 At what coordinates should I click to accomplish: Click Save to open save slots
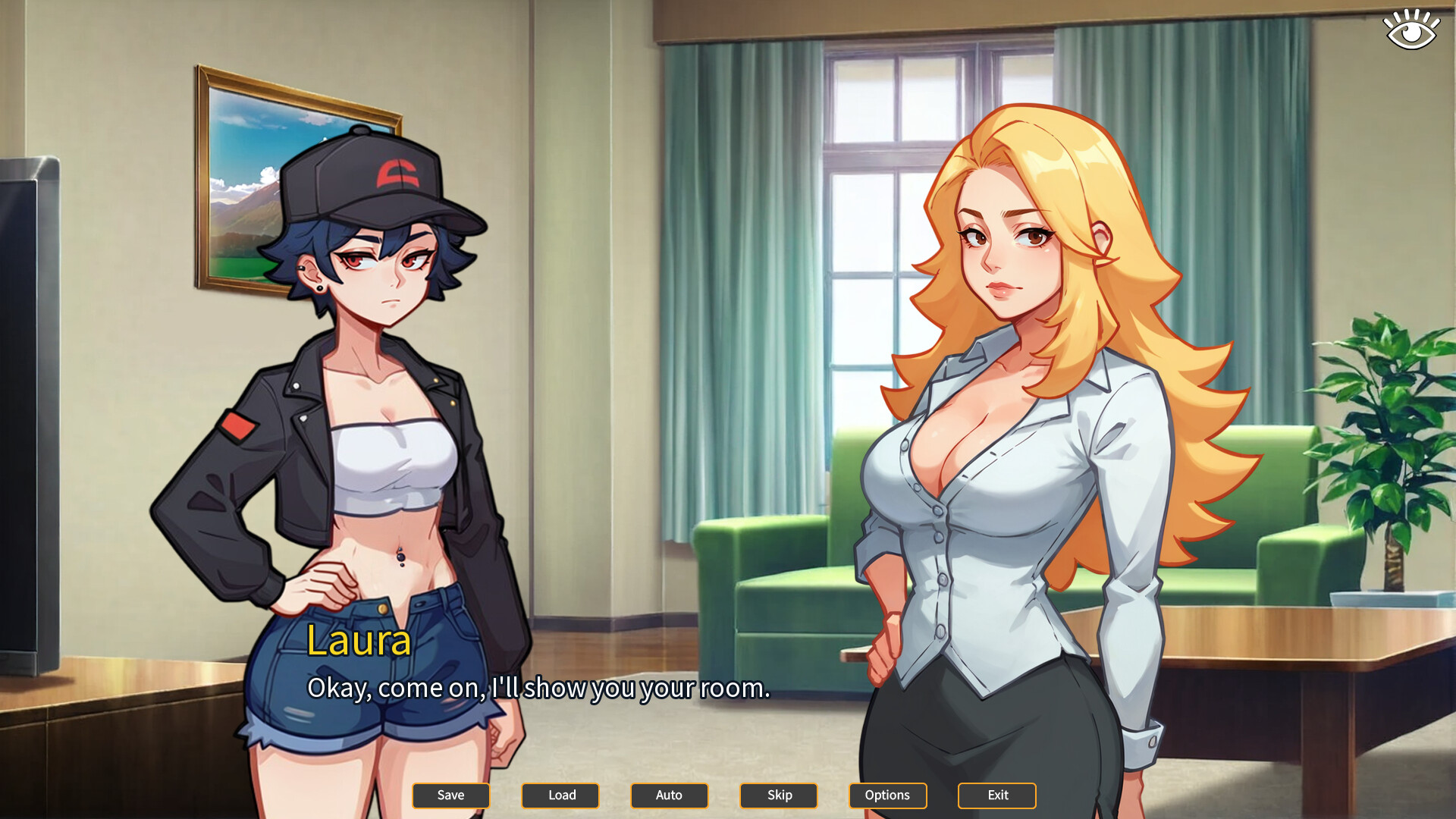click(450, 795)
